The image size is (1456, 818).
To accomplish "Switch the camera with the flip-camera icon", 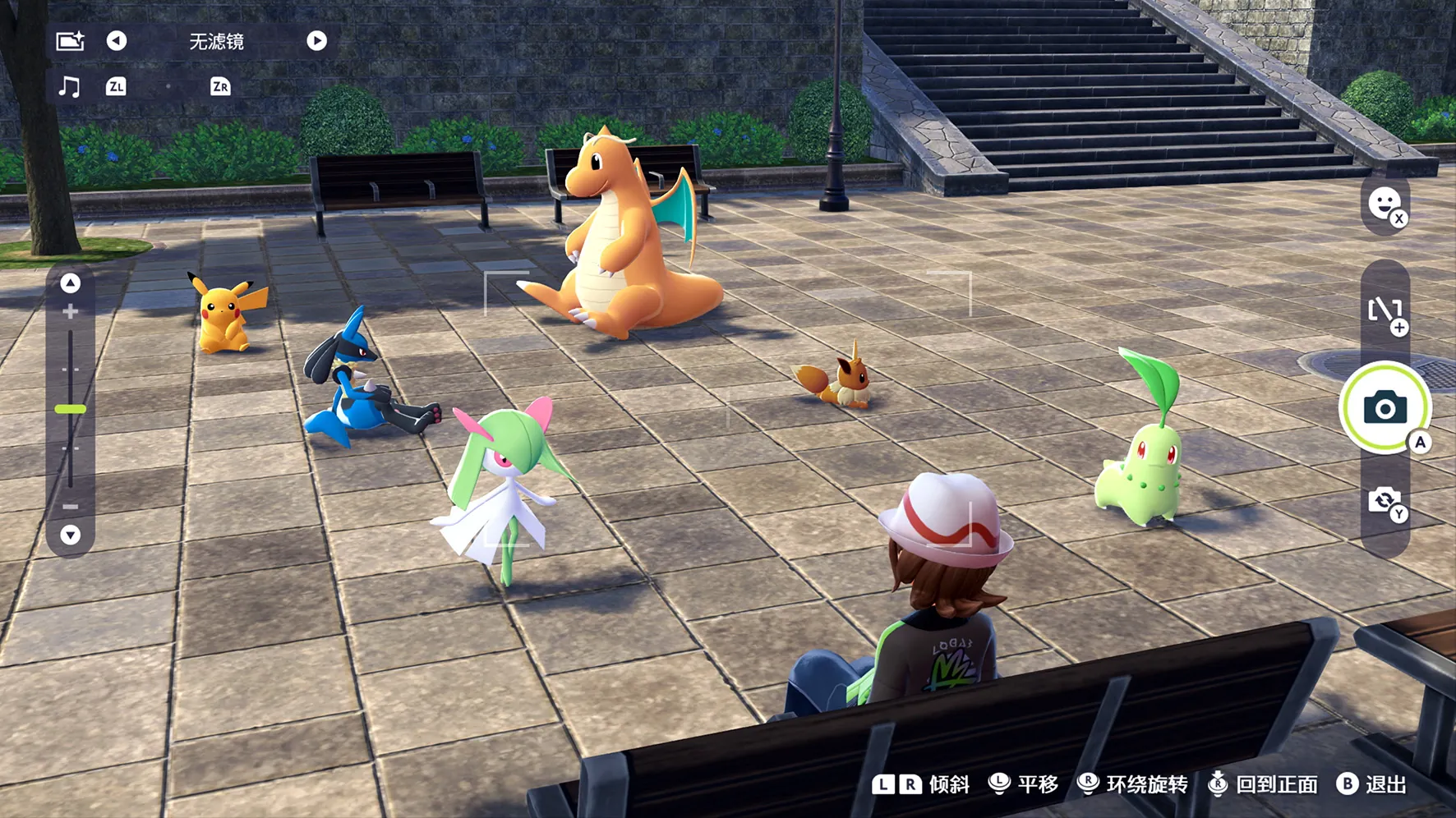I will tap(1385, 500).
